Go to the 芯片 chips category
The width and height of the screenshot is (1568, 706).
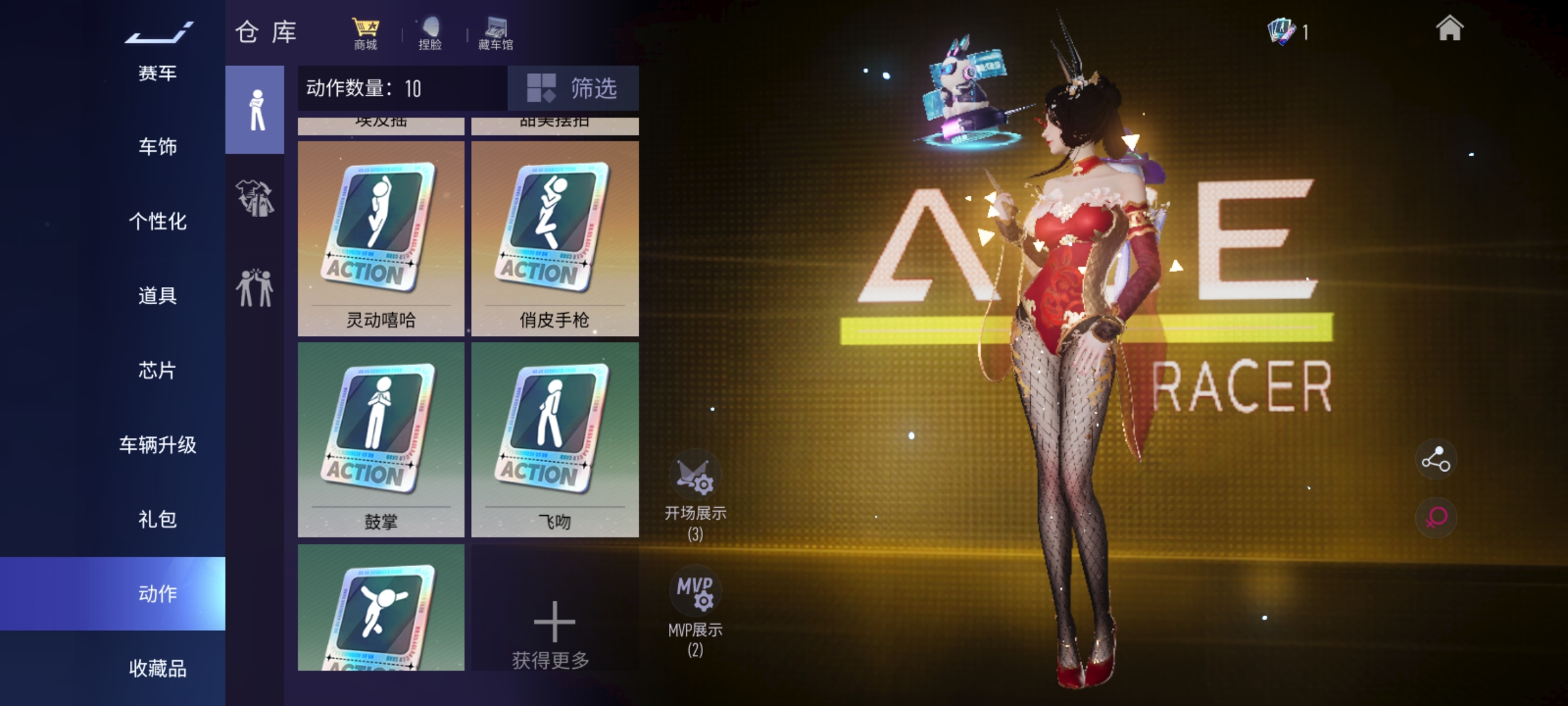point(157,370)
